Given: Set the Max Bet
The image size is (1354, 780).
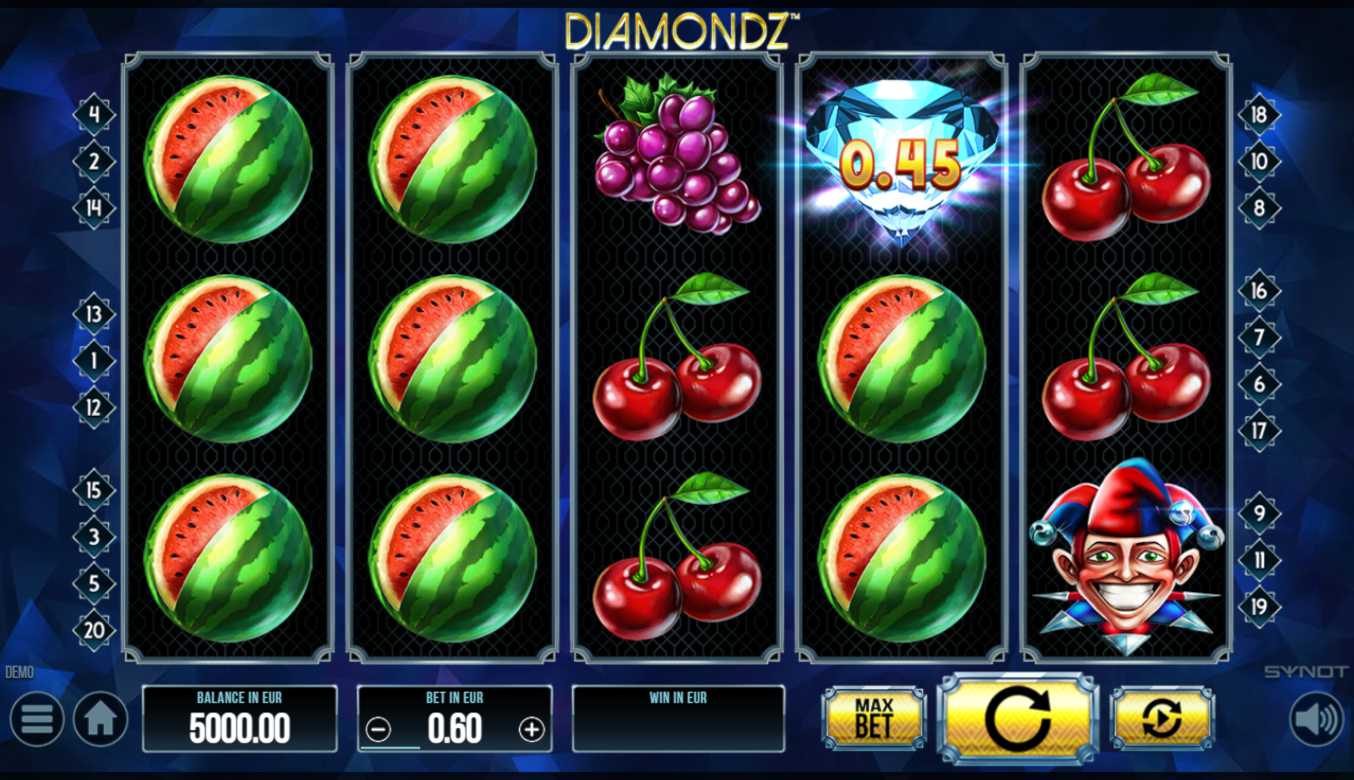Looking at the screenshot, I should (x=873, y=717).
